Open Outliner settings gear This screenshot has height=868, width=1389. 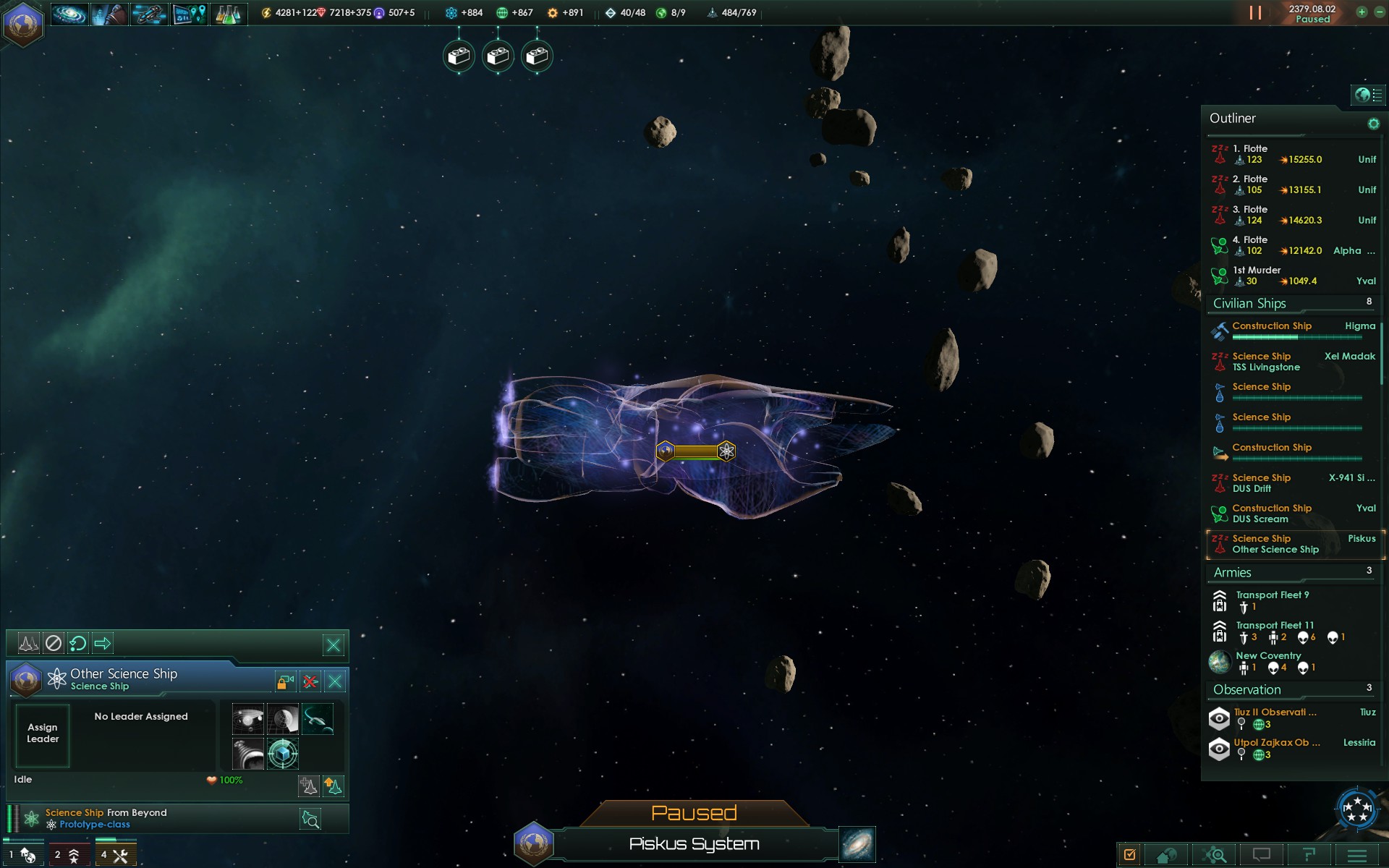coord(1373,124)
